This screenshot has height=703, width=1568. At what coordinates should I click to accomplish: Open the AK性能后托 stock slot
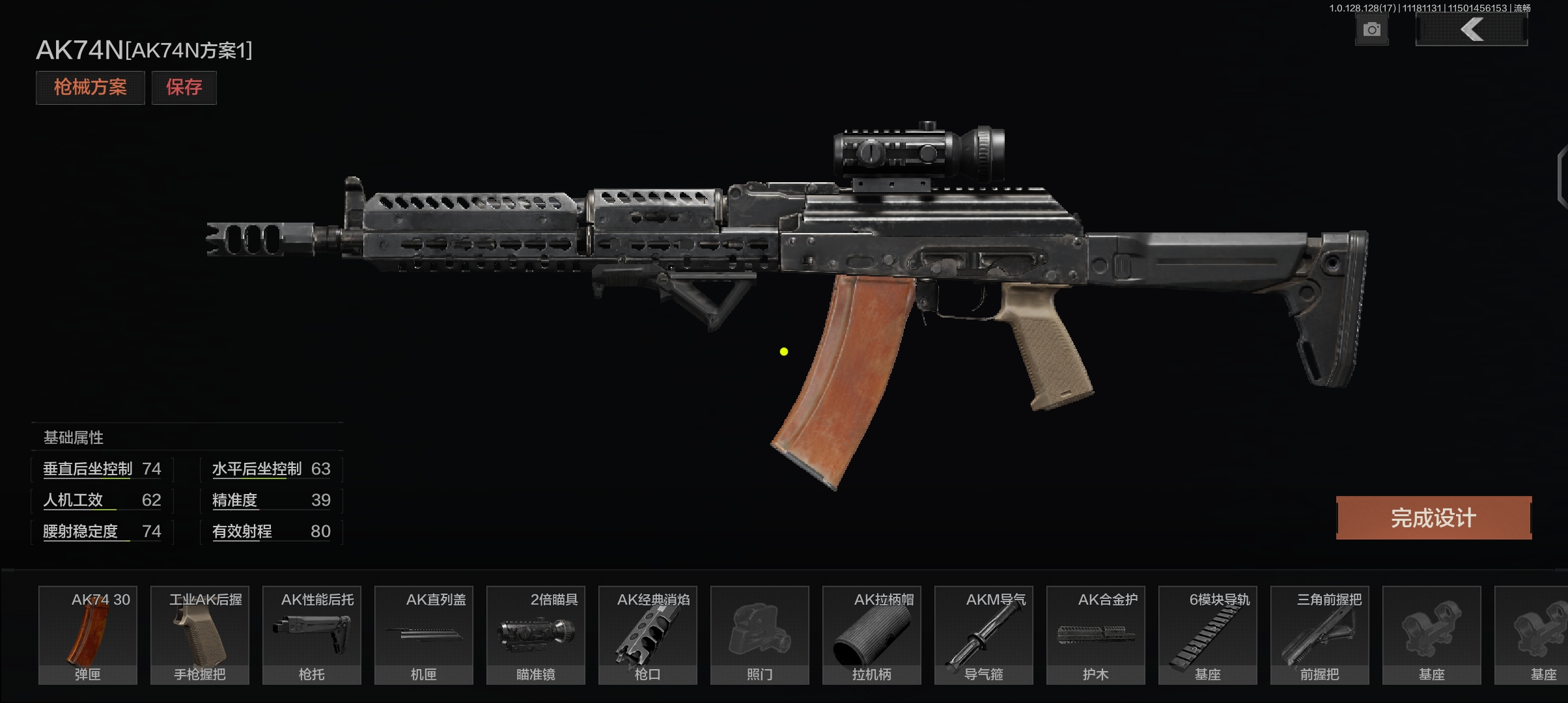[x=312, y=635]
